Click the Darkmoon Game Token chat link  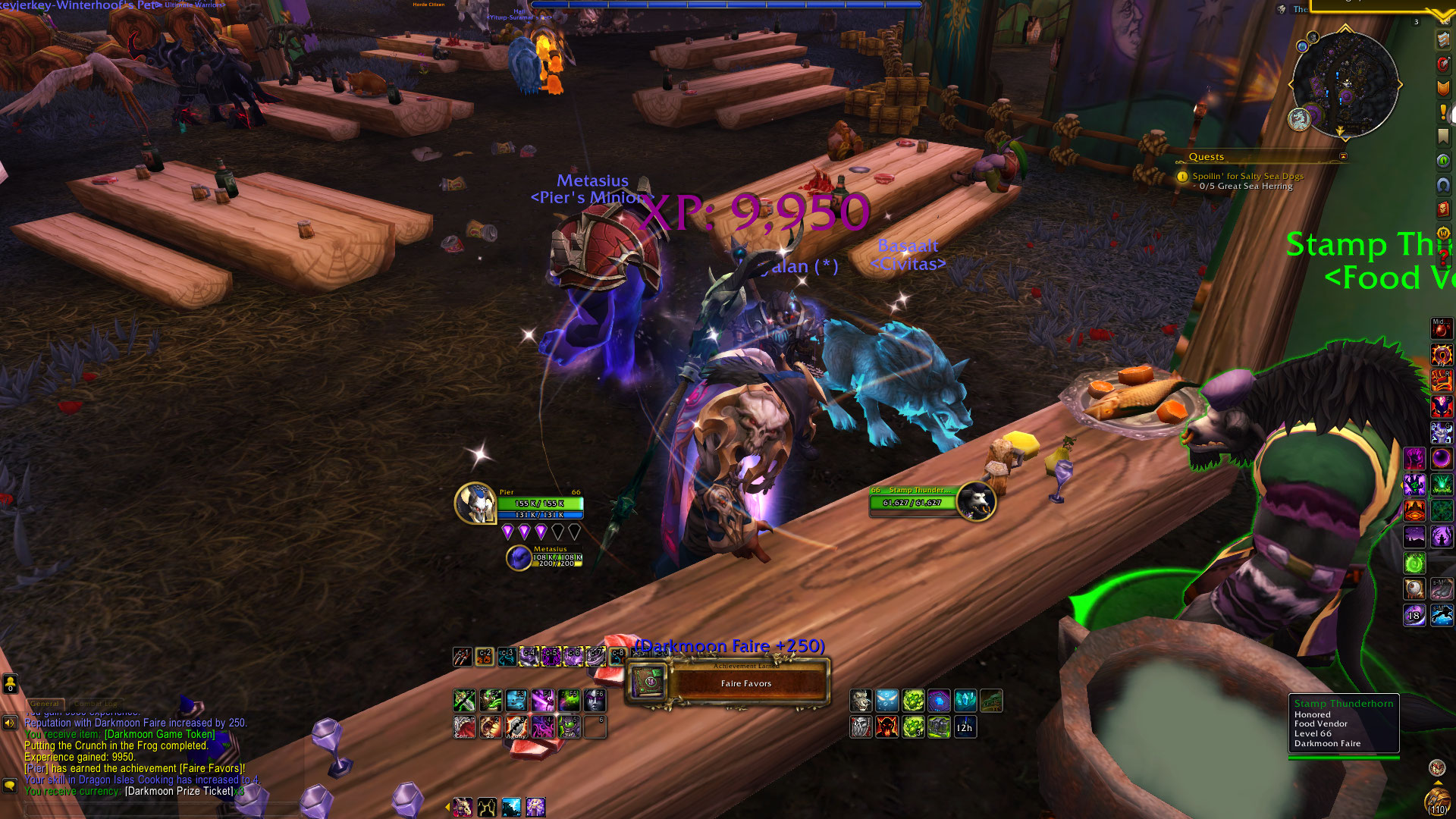pos(159,734)
